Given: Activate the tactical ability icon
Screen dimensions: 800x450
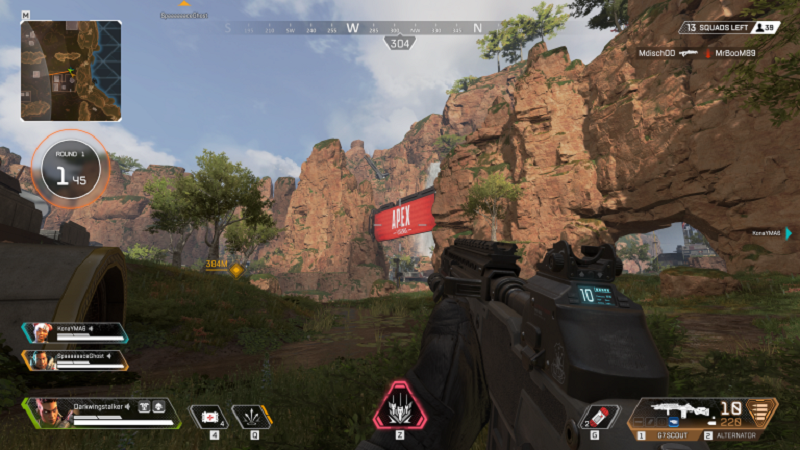Looking at the screenshot, I should click(252, 415).
